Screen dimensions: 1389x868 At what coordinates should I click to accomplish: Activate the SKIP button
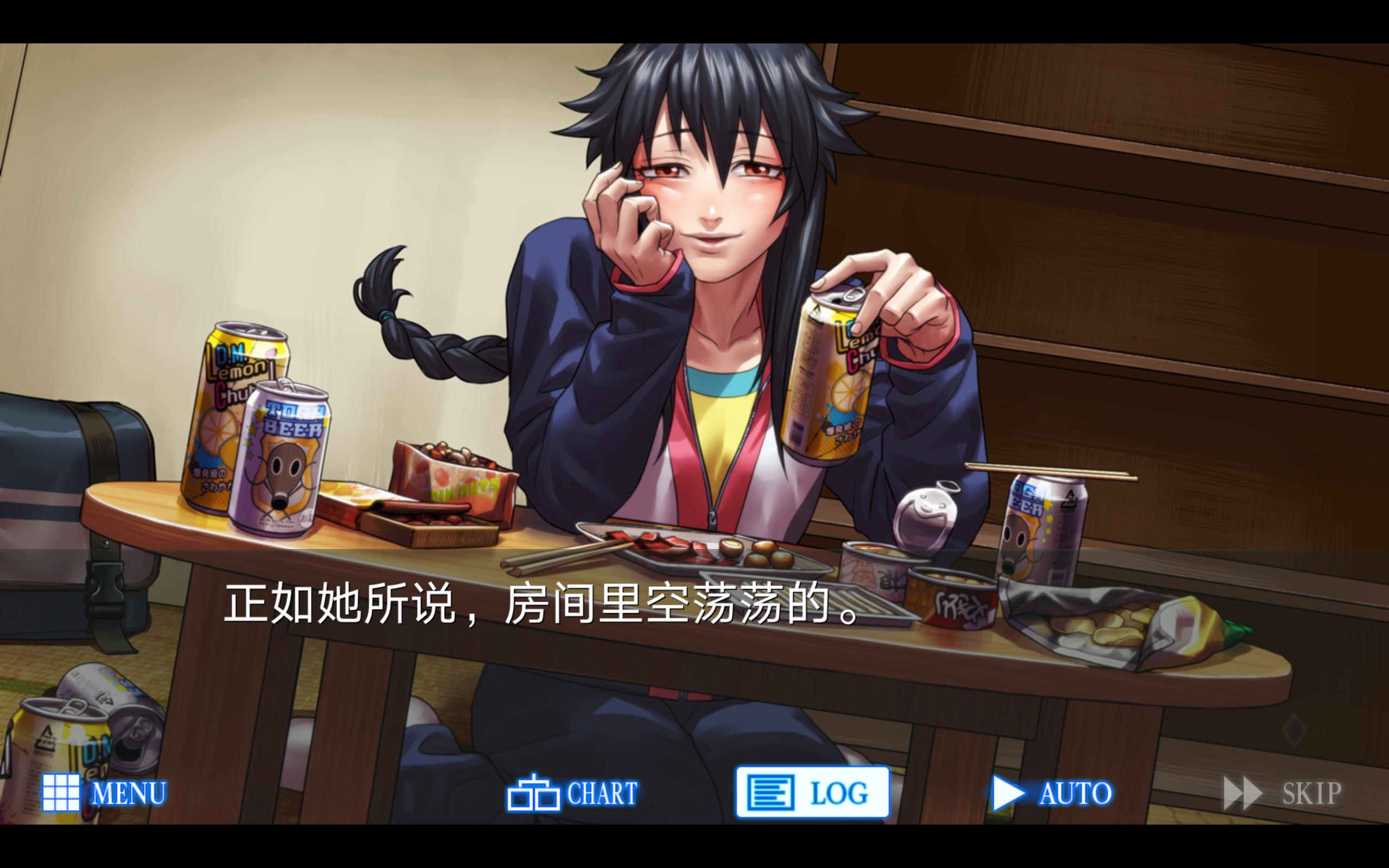pyautogui.click(x=1283, y=793)
